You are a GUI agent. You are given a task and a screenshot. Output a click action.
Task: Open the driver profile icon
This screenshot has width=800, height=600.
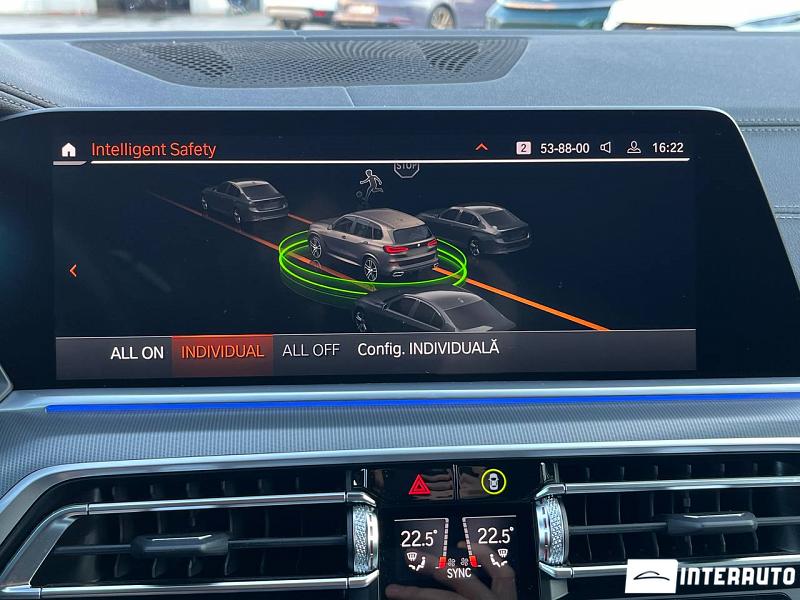pyautogui.click(x=633, y=148)
